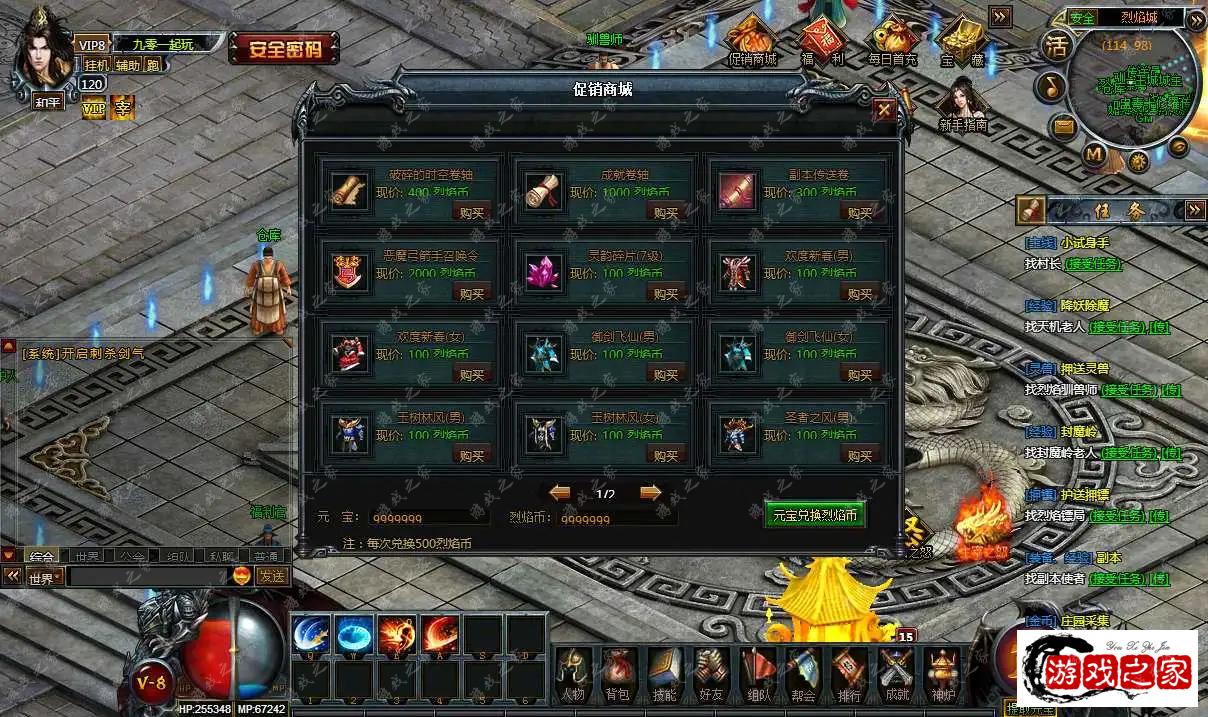Buy the 恶魔弓箭手召唤令
1208x717 pixels.
click(x=471, y=294)
